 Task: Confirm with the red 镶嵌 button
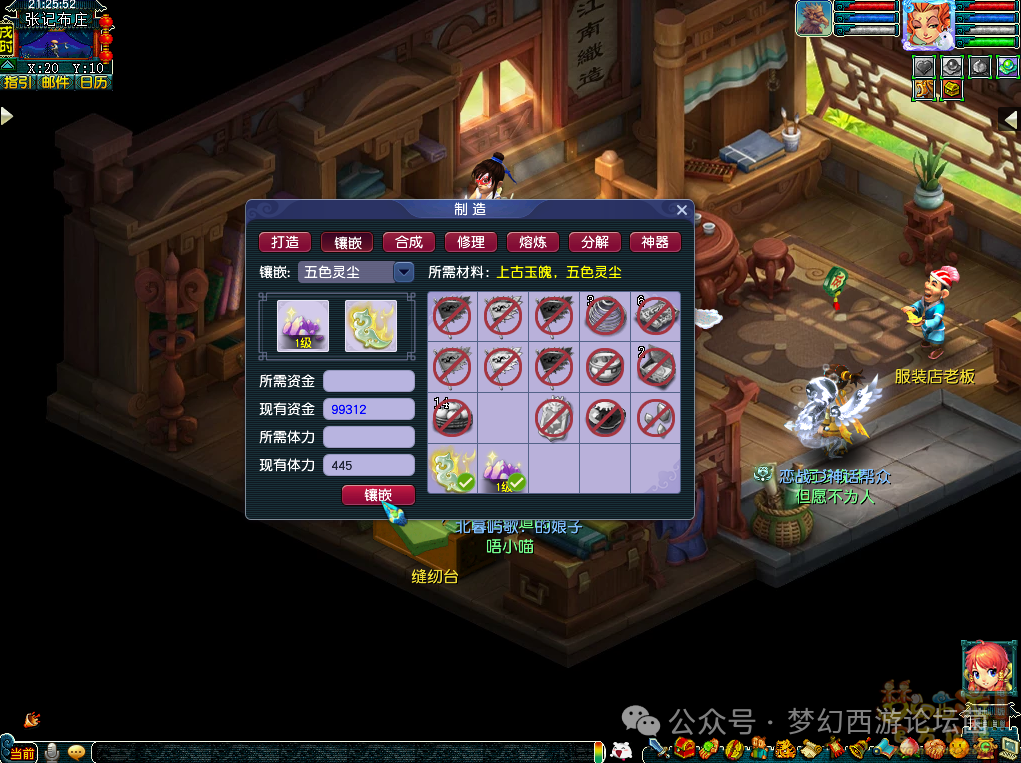click(378, 495)
